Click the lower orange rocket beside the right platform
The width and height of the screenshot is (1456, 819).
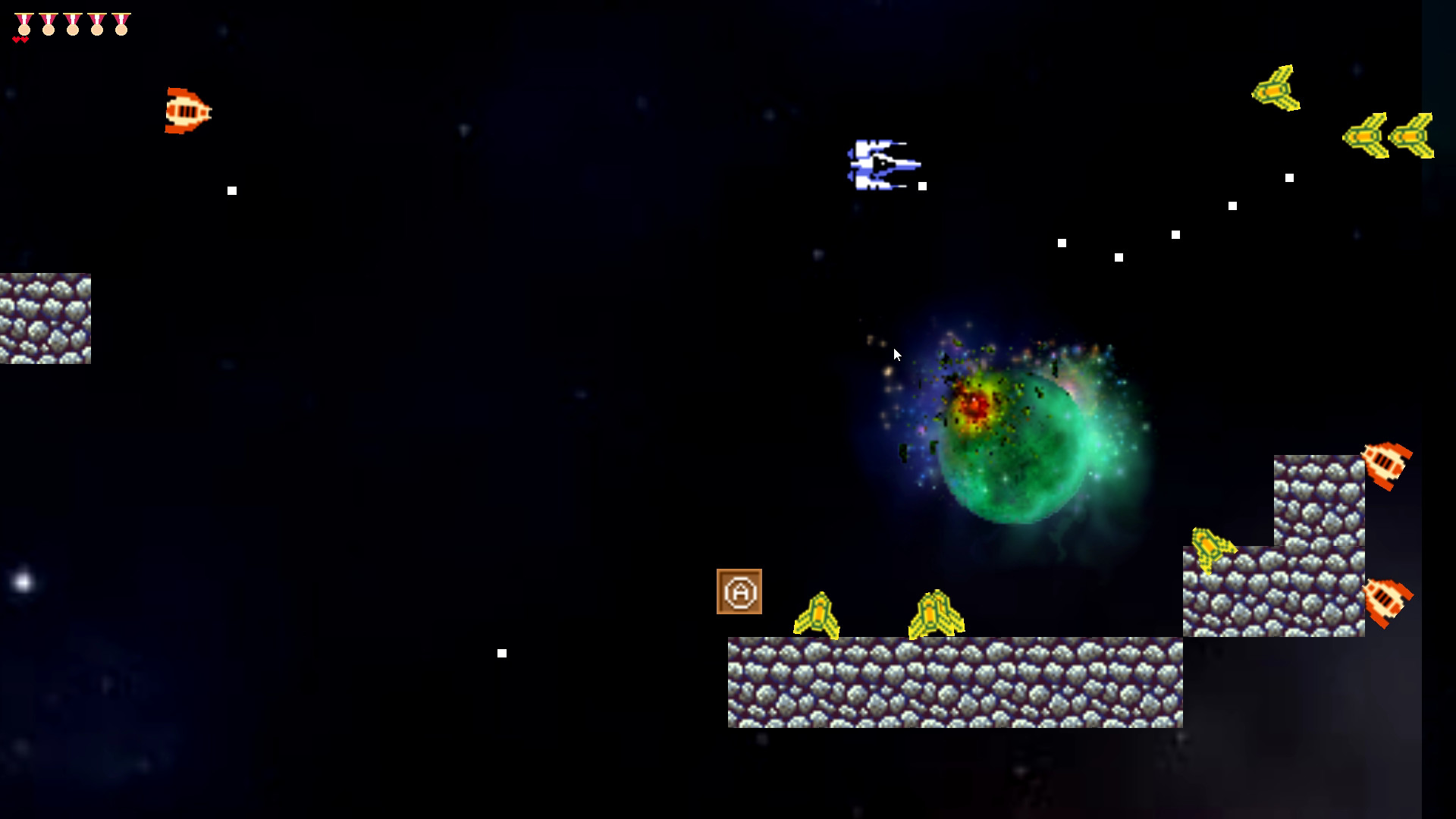(x=1386, y=603)
